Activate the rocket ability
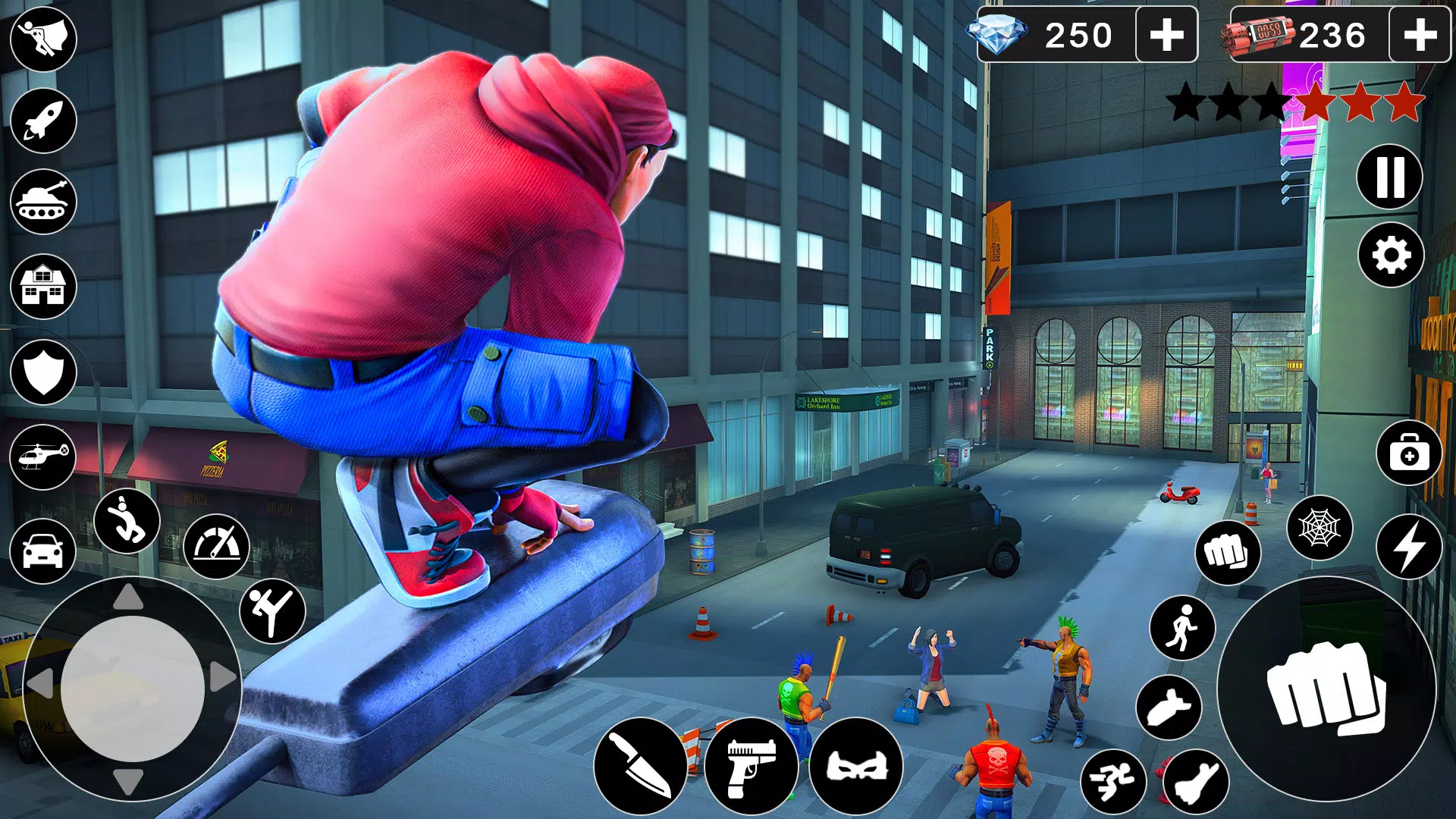This screenshot has height=819, width=1456. (x=43, y=119)
